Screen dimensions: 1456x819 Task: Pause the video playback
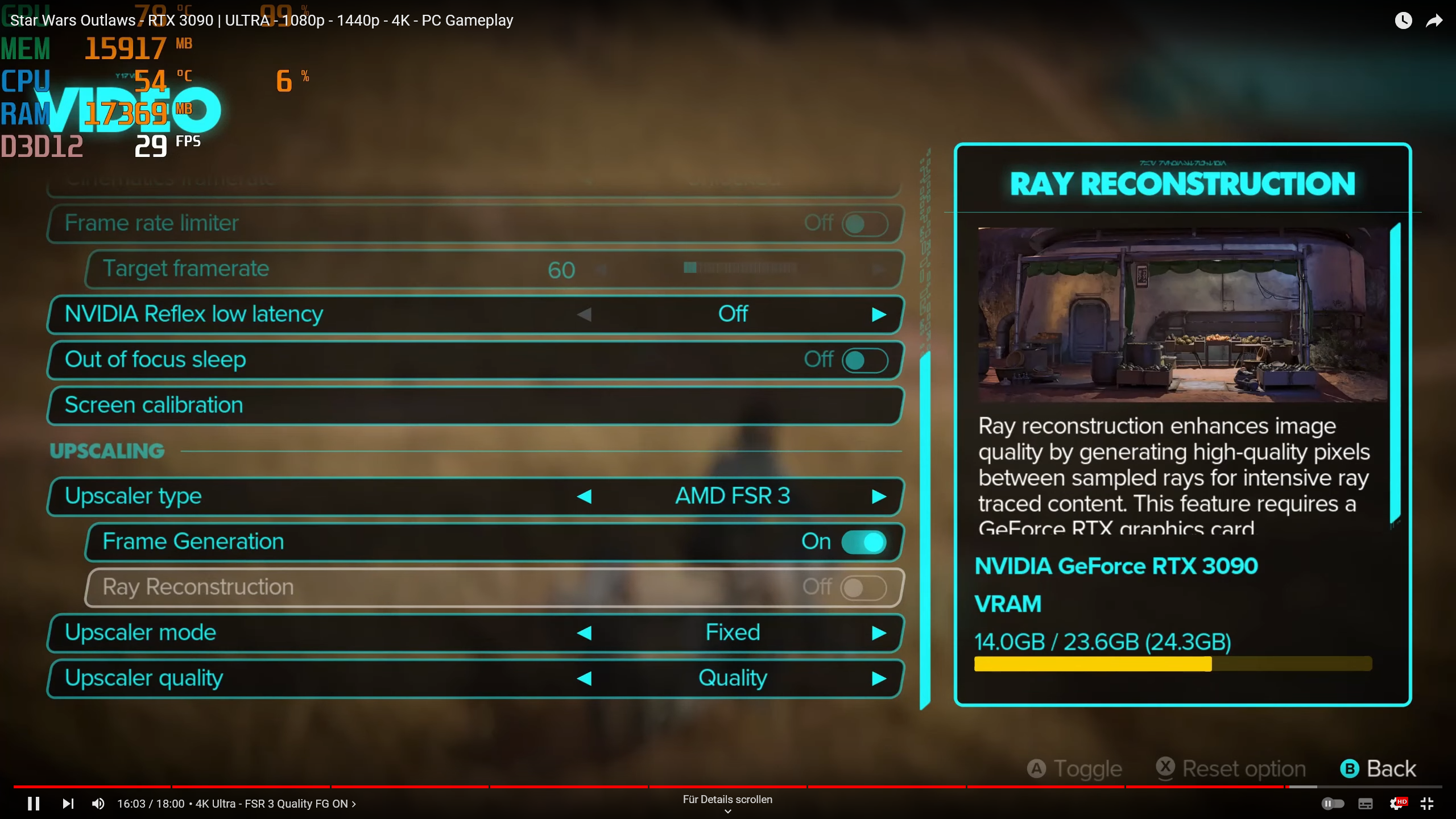[34, 803]
